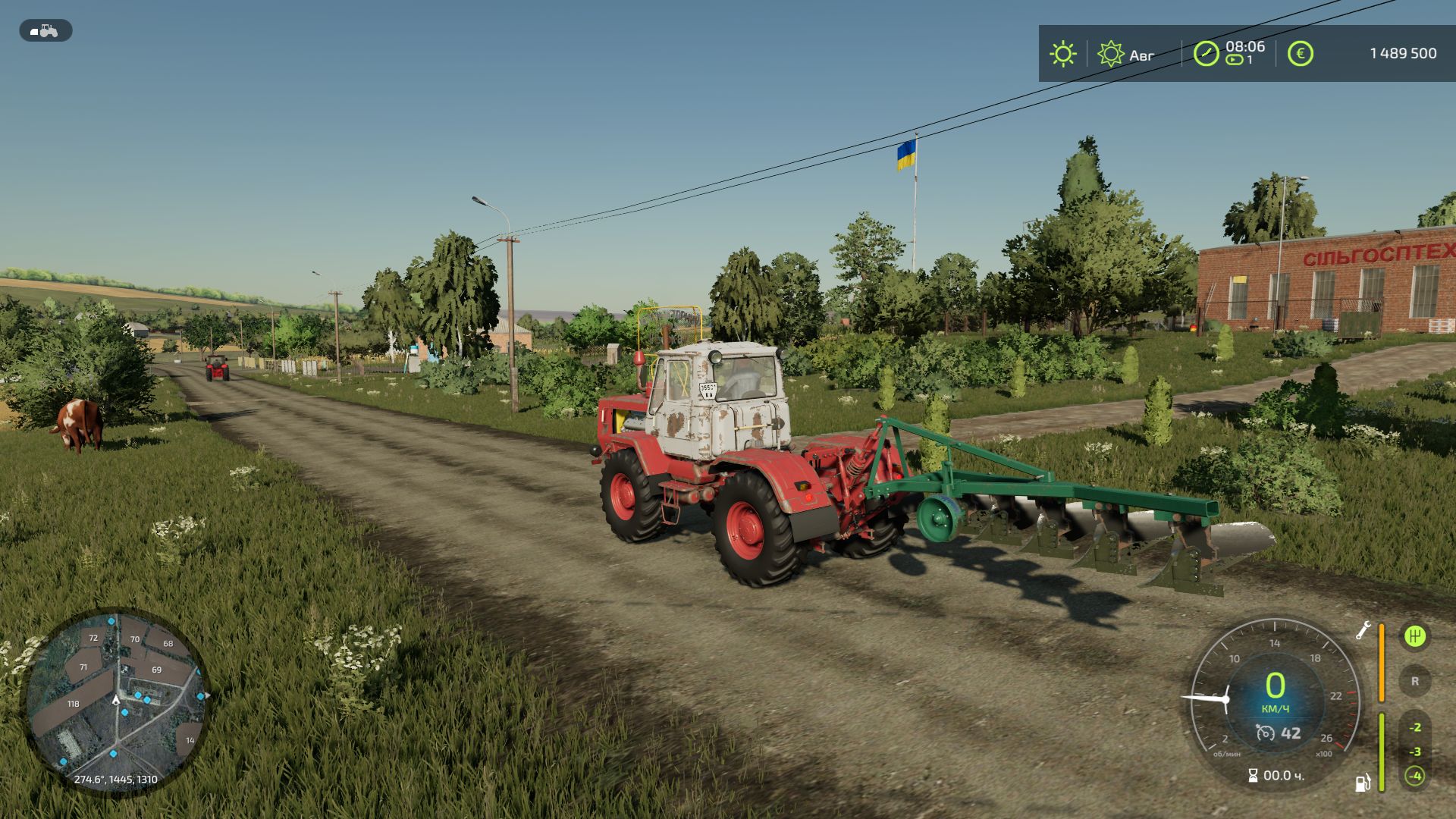
Task: Open the circular minimap
Action: (x=116, y=701)
